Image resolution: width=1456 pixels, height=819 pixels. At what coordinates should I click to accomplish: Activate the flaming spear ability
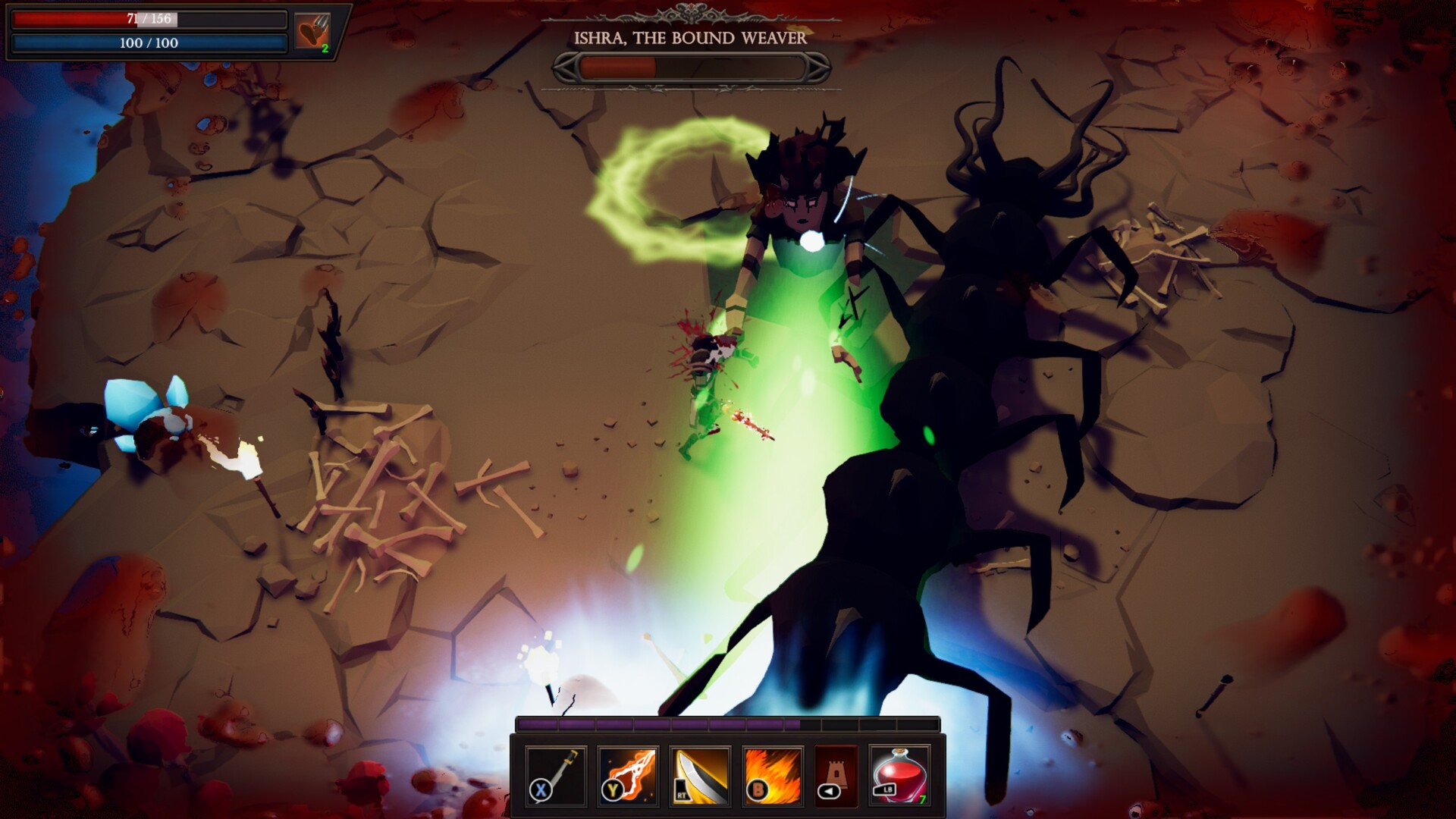628,775
